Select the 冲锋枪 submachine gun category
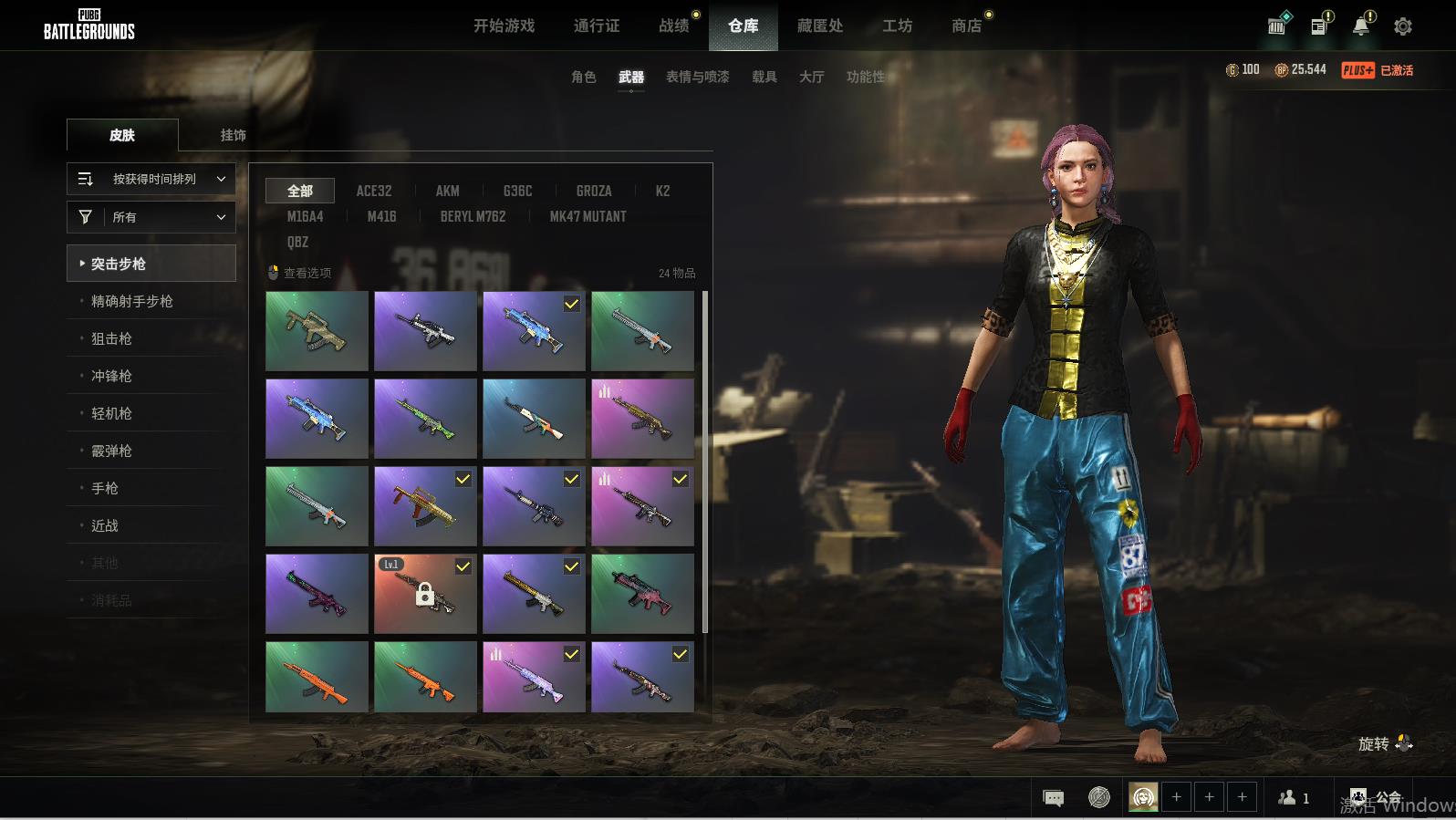The image size is (1456, 820). click(111, 376)
